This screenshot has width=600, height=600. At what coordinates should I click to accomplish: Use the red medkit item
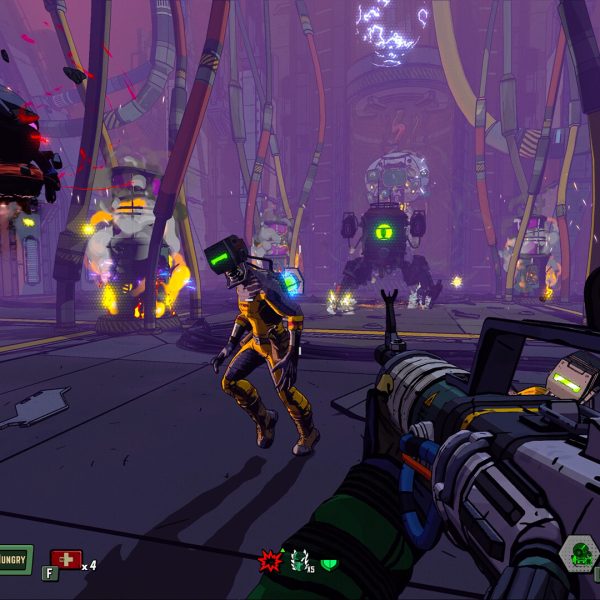coord(65,559)
